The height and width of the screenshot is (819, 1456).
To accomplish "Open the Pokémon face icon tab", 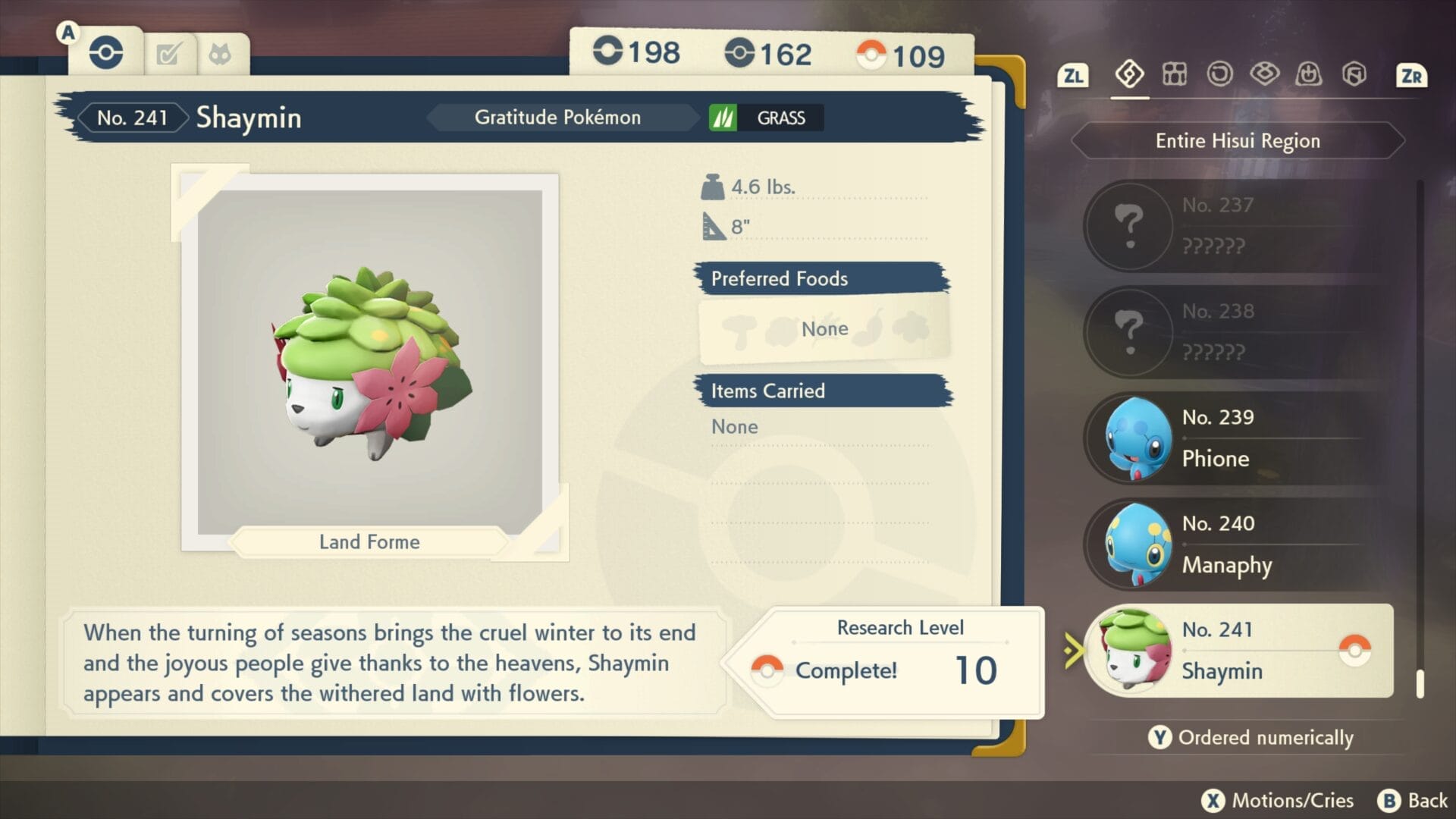I will [x=220, y=55].
